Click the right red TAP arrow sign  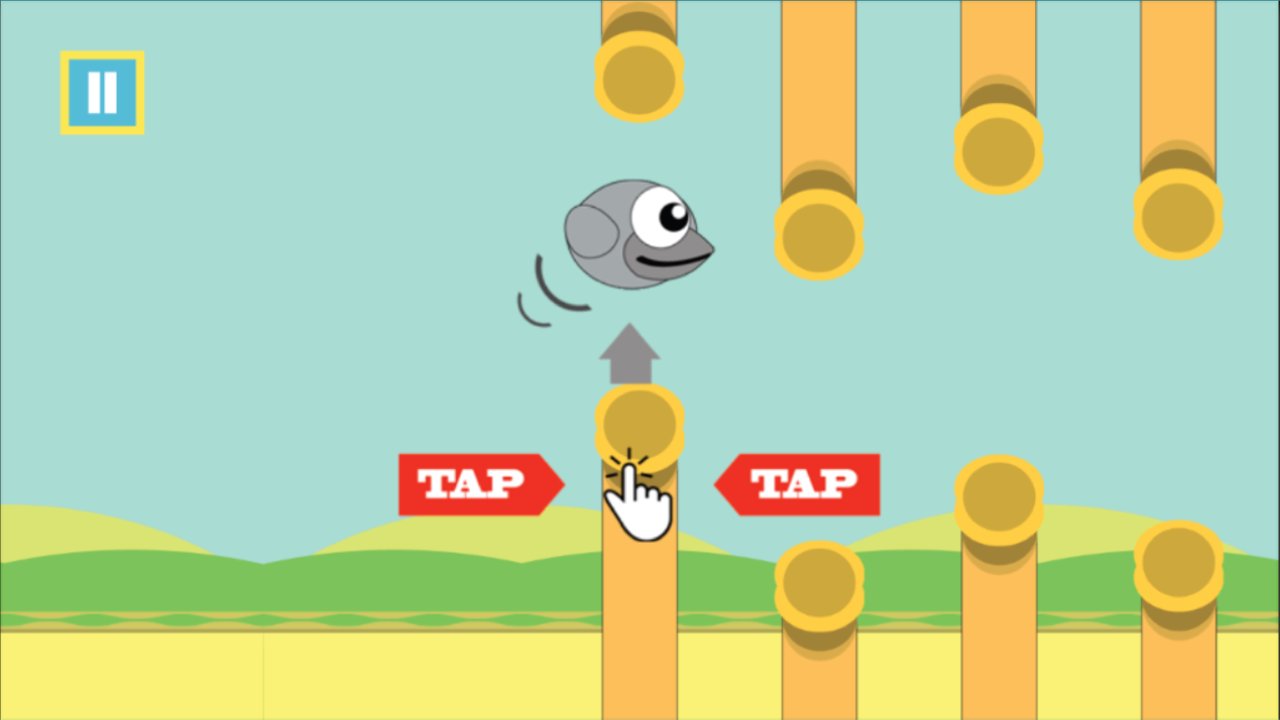click(800, 485)
